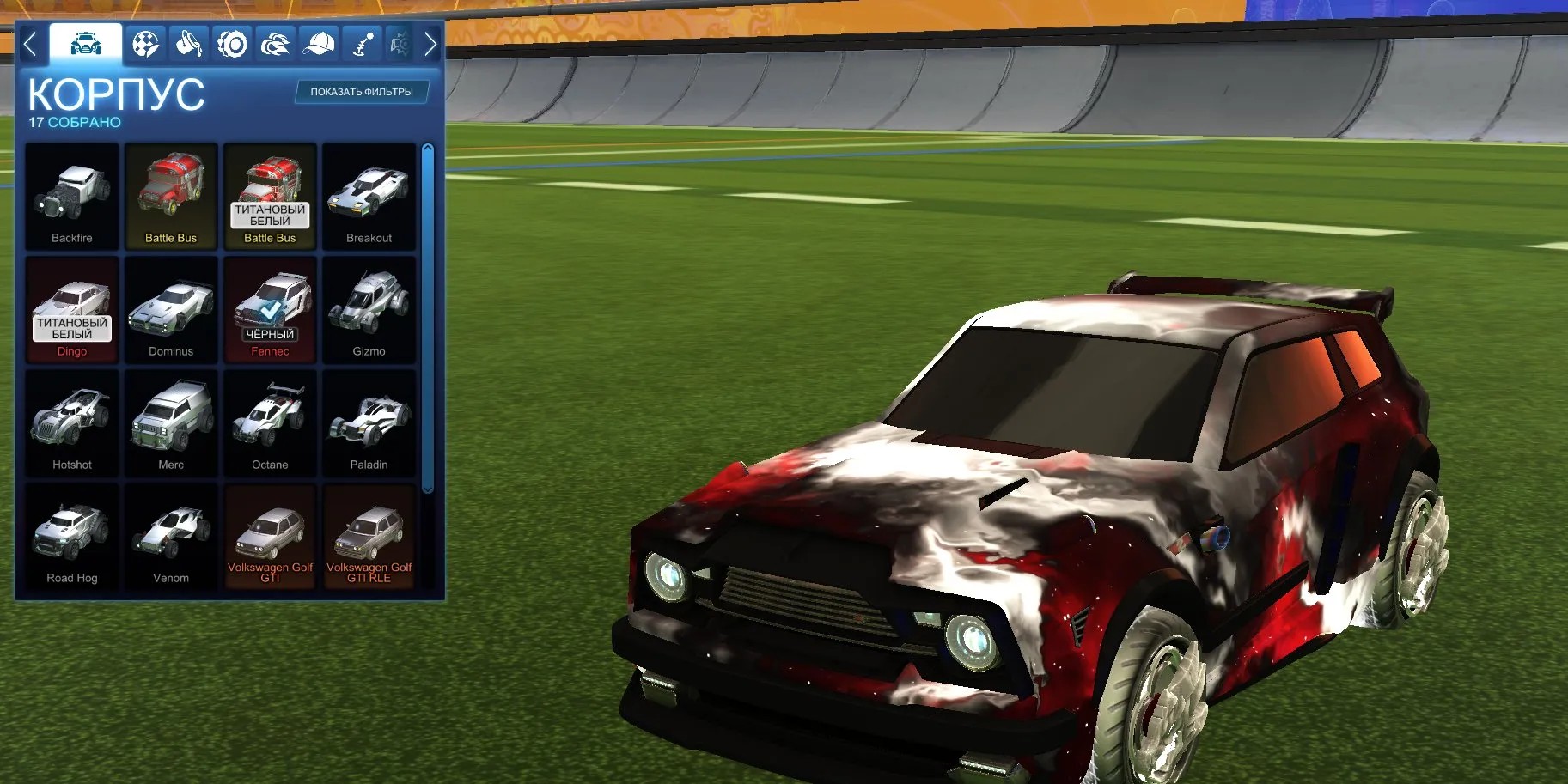1568x784 pixels.
Task: Select the paint finish bucket icon
Action: coord(191,42)
